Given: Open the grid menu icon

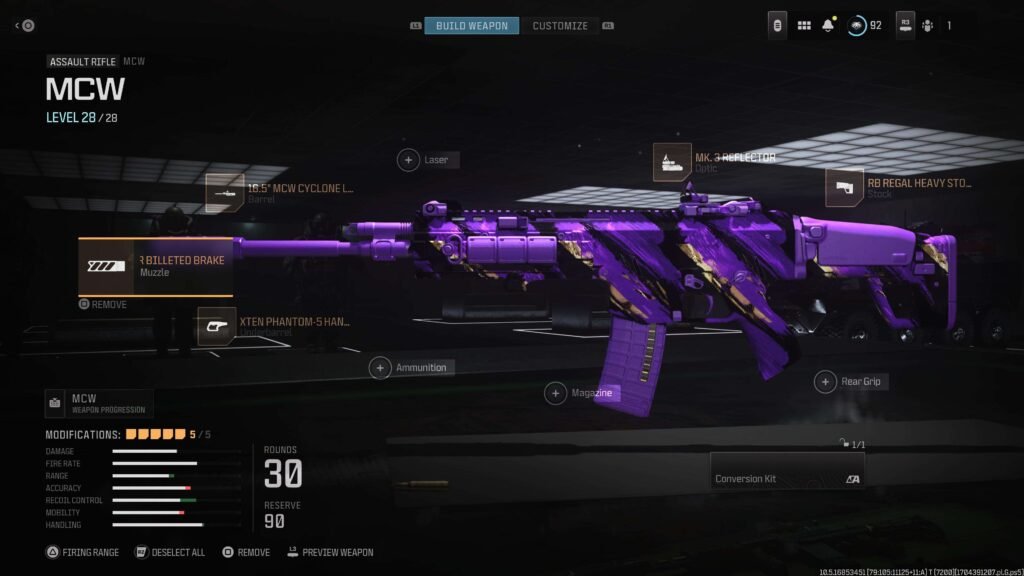Looking at the screenshot, I should [804, 25].
